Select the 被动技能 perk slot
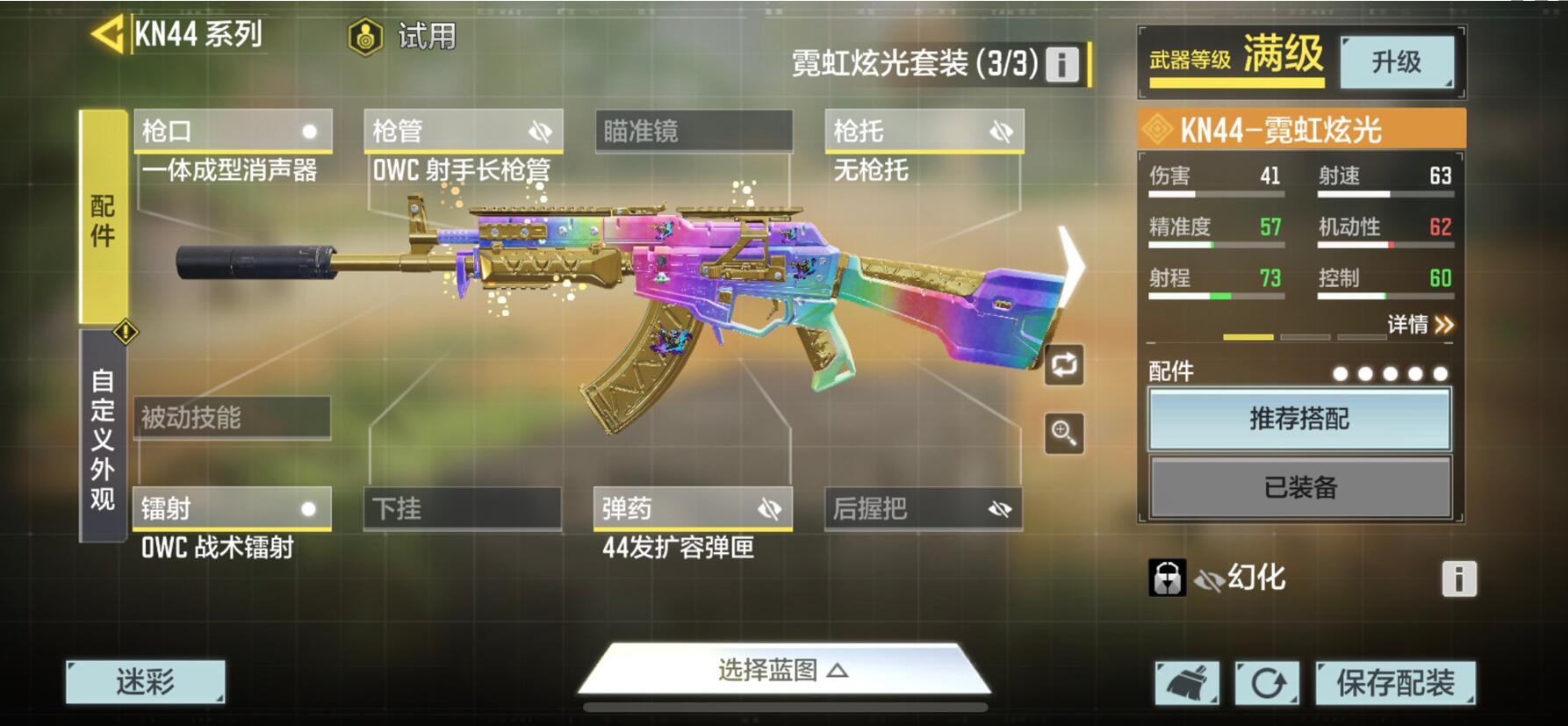Screen dimensions: 1568x726 tap(232, 418)
